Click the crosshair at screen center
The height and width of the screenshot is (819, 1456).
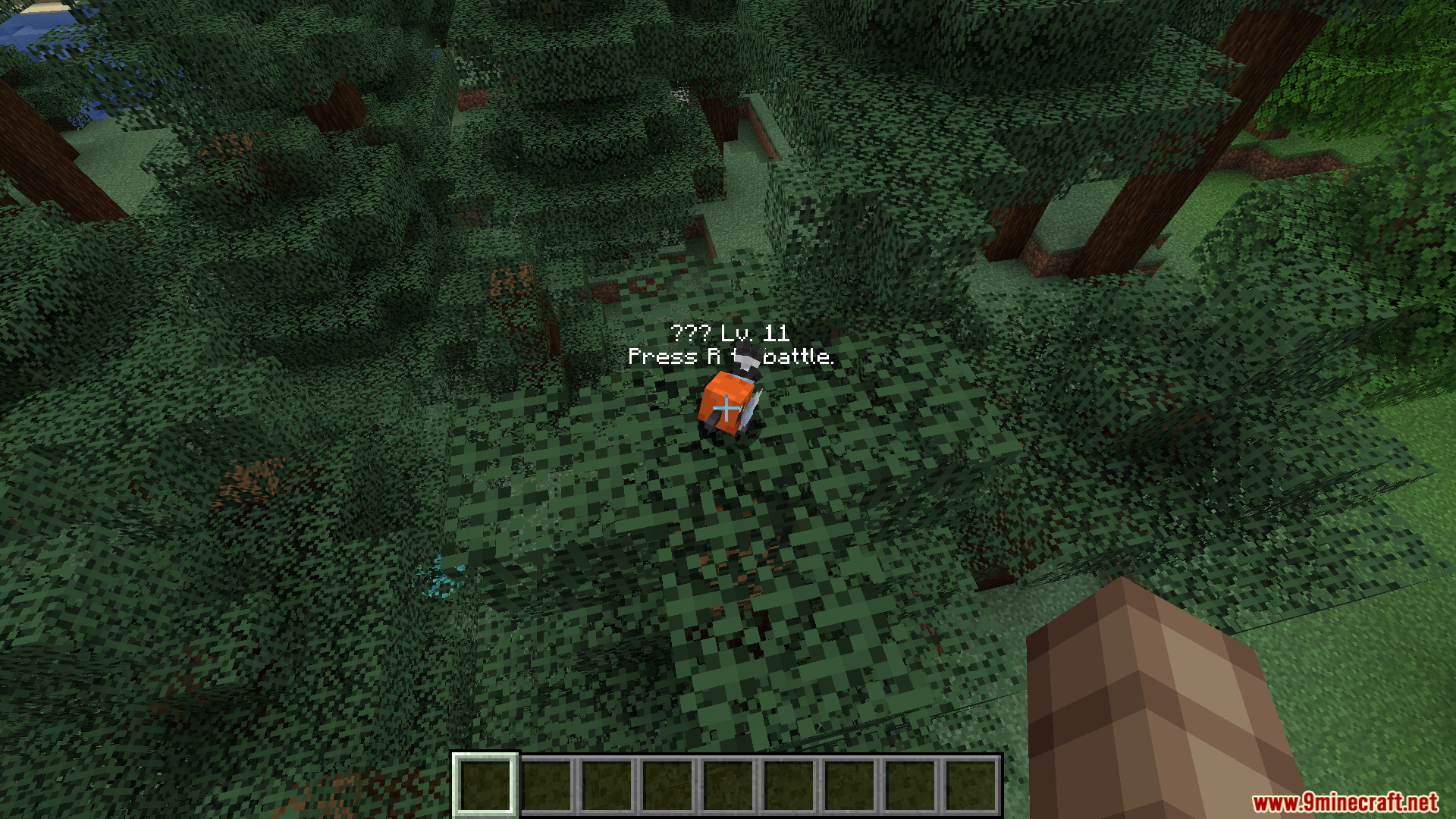coord(727,409)
